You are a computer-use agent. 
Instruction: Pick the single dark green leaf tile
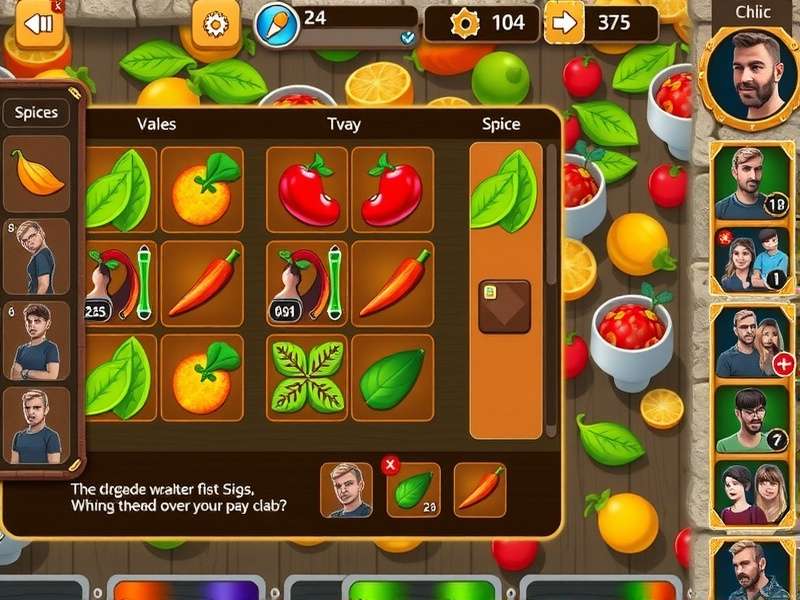pyautogui.click(x=392, y=377)
